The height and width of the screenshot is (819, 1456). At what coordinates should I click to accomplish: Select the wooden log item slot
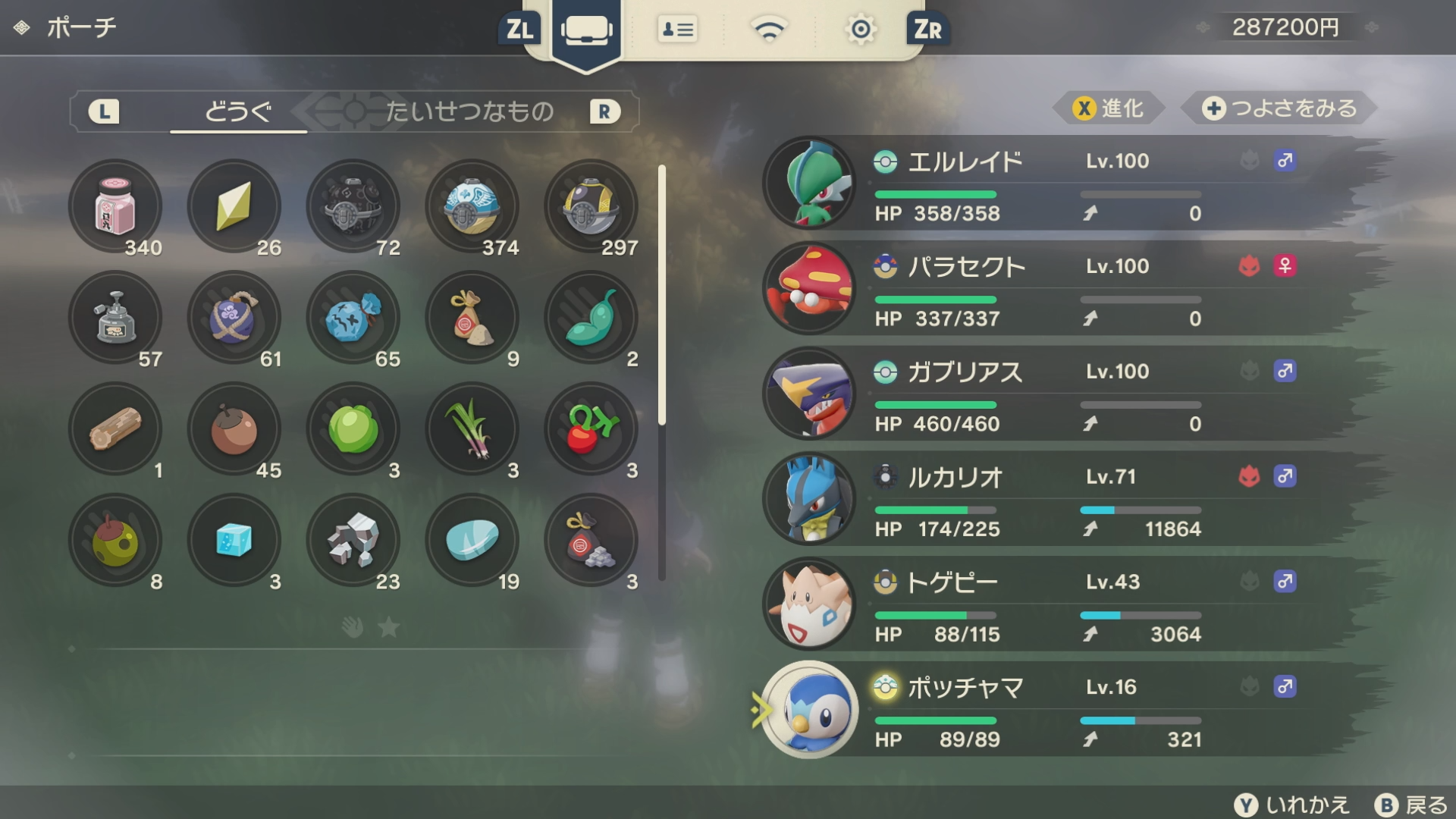(x=115, y=429)
